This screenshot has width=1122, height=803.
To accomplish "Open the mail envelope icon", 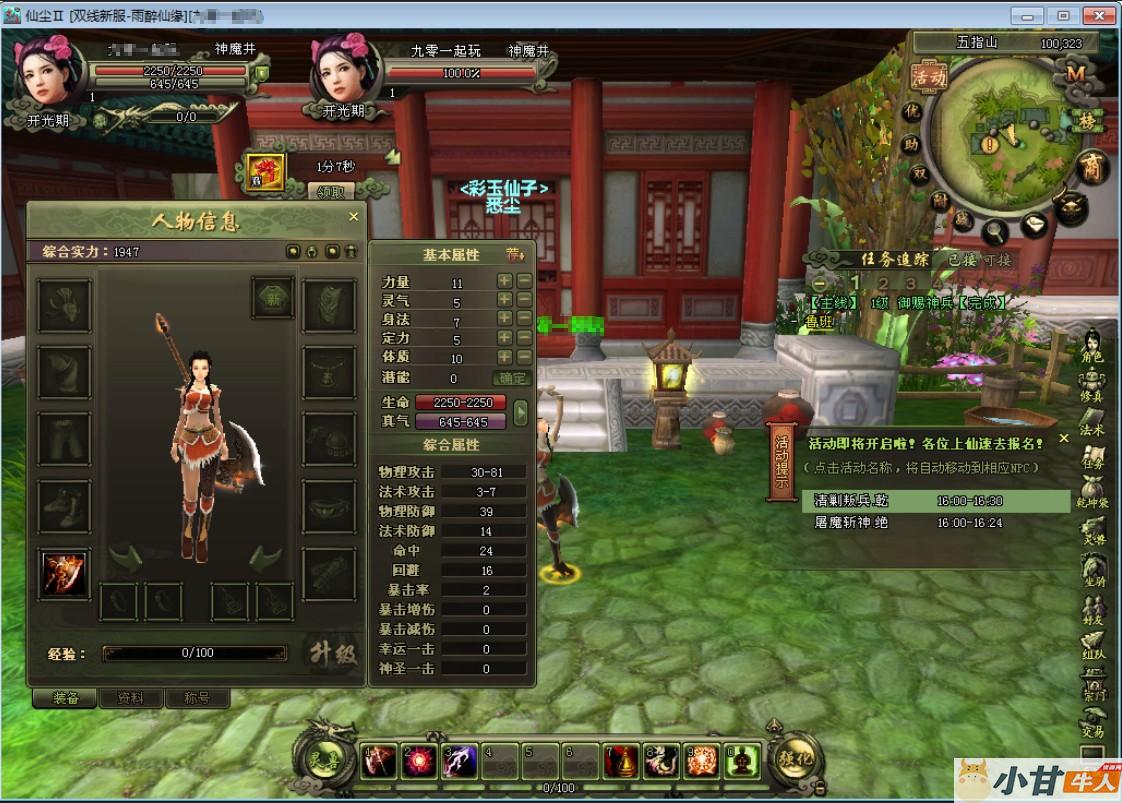I will pyautogui.click(x=1034, y=225).
